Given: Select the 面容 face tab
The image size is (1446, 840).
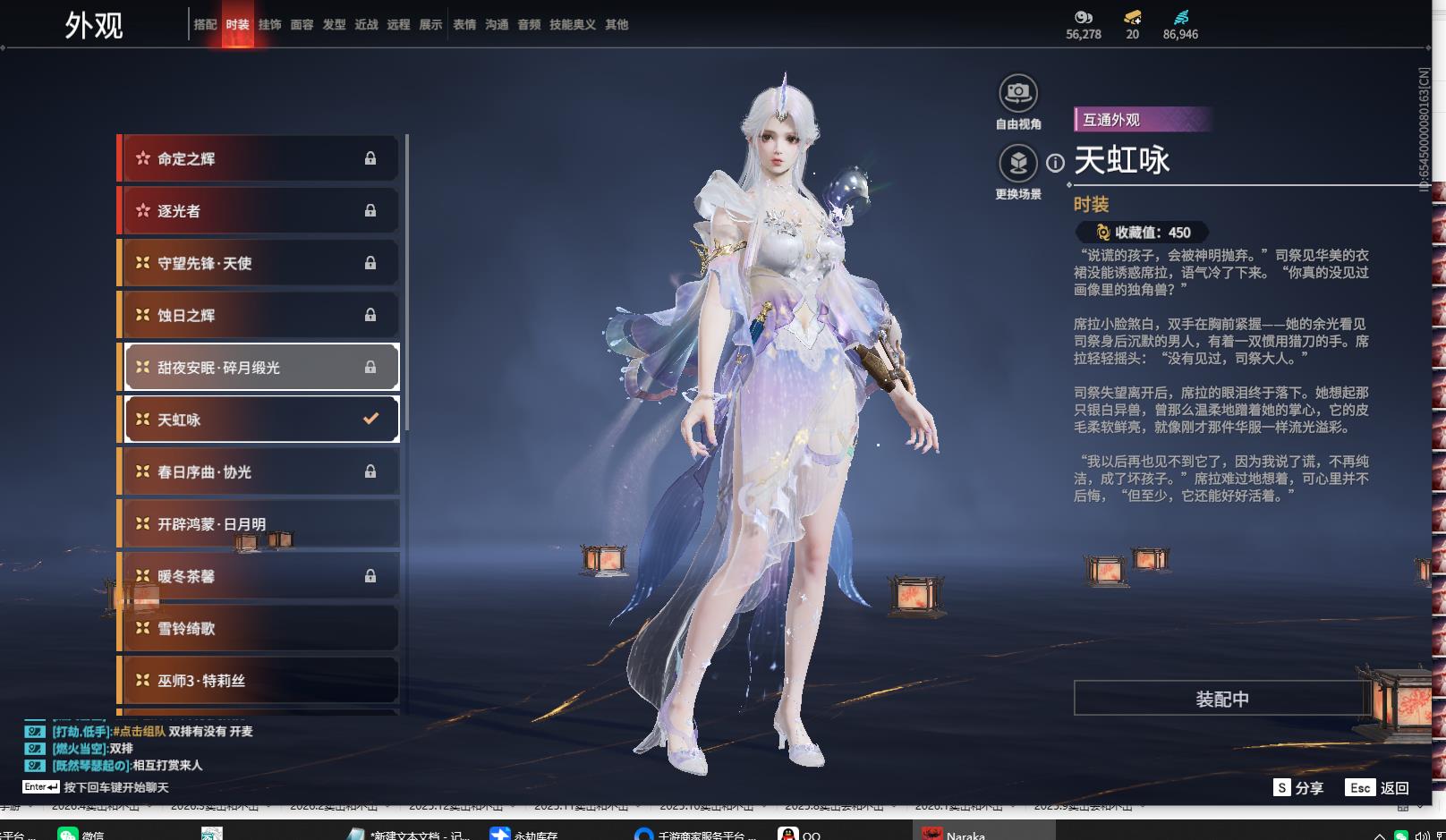Looking at the screenshot, I should coord(302,25).
